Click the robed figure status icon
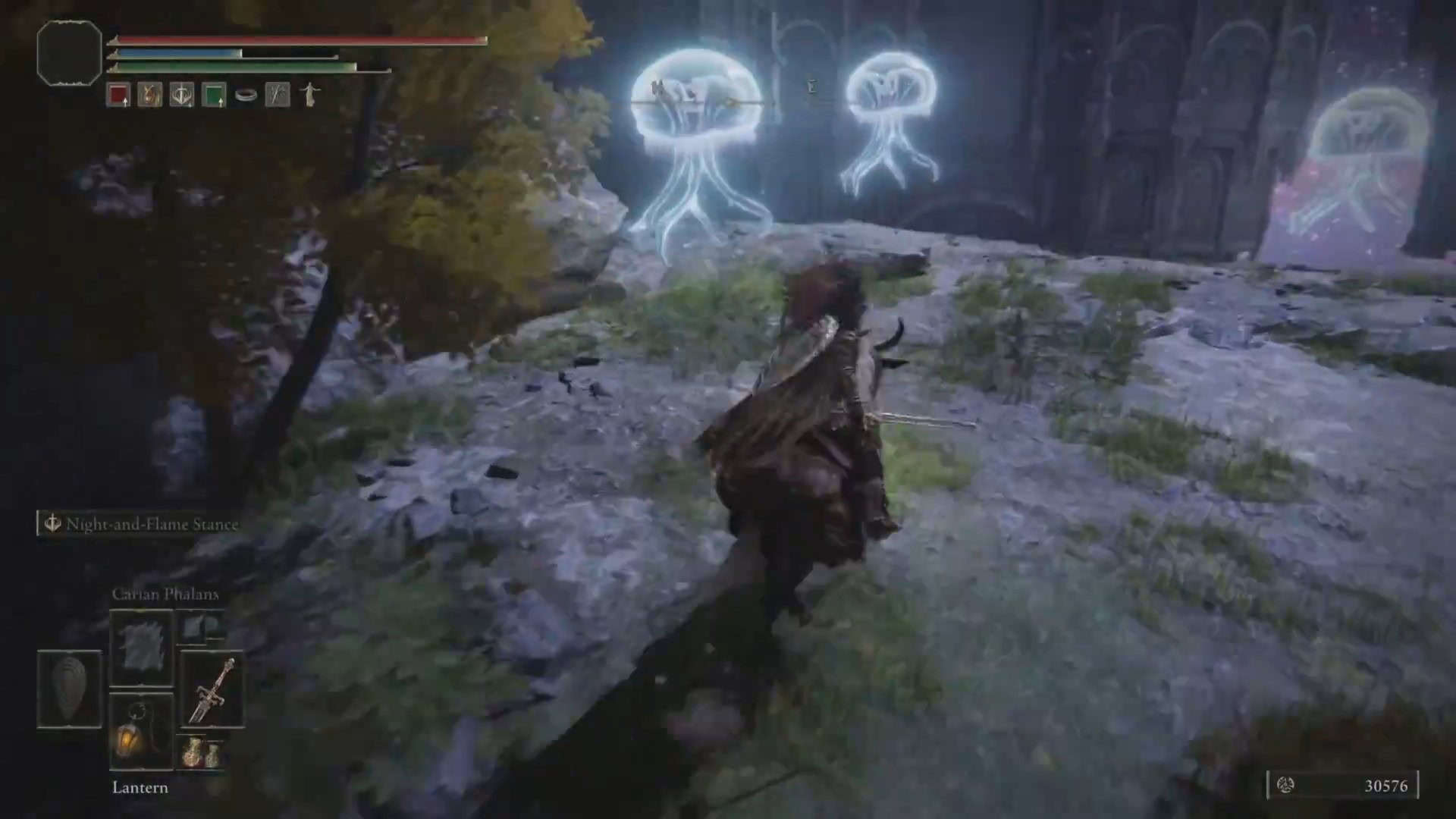Screen dimensions: 1456x819 coord(309,96)
